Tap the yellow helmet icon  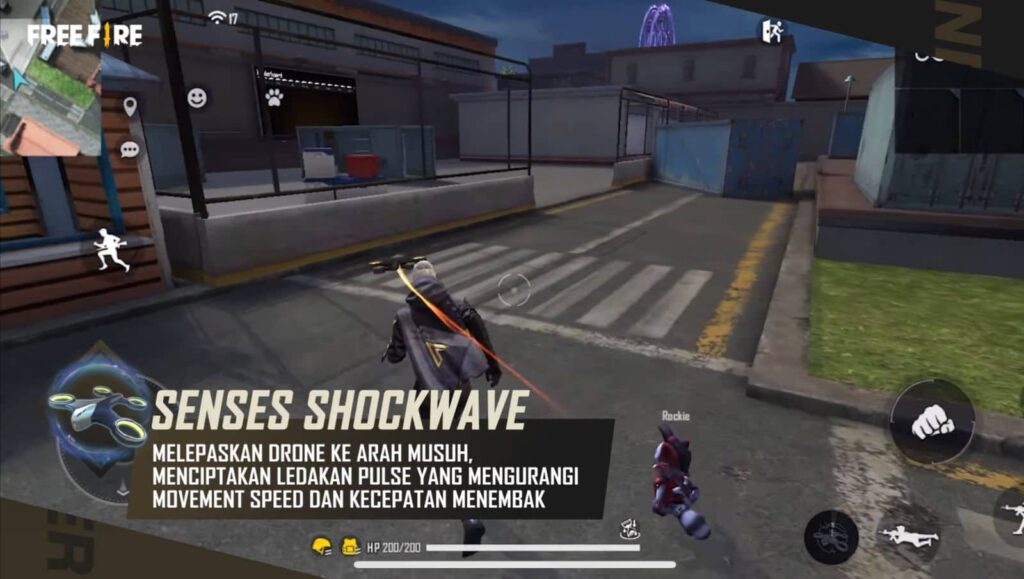321,546
